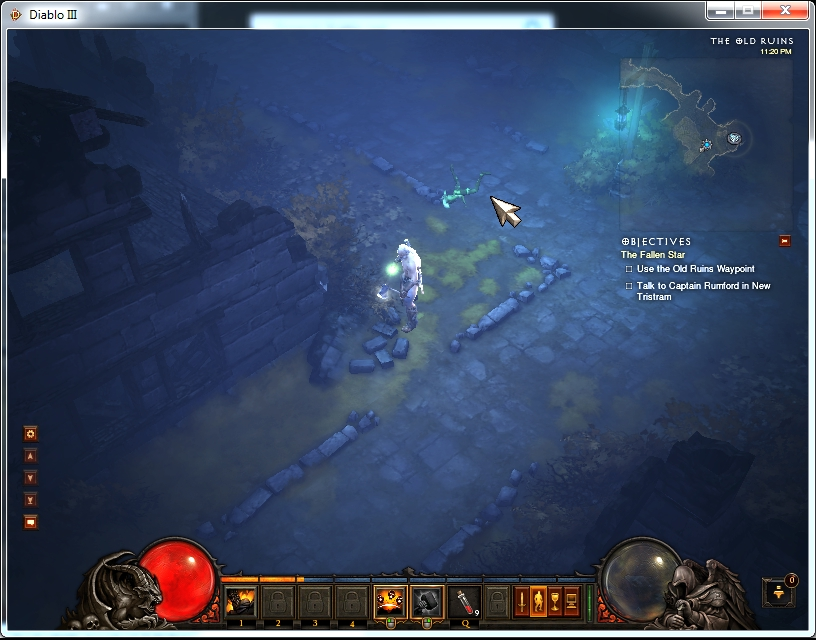
Task: Open chat options with the gear button
Action: coord(31,434)
